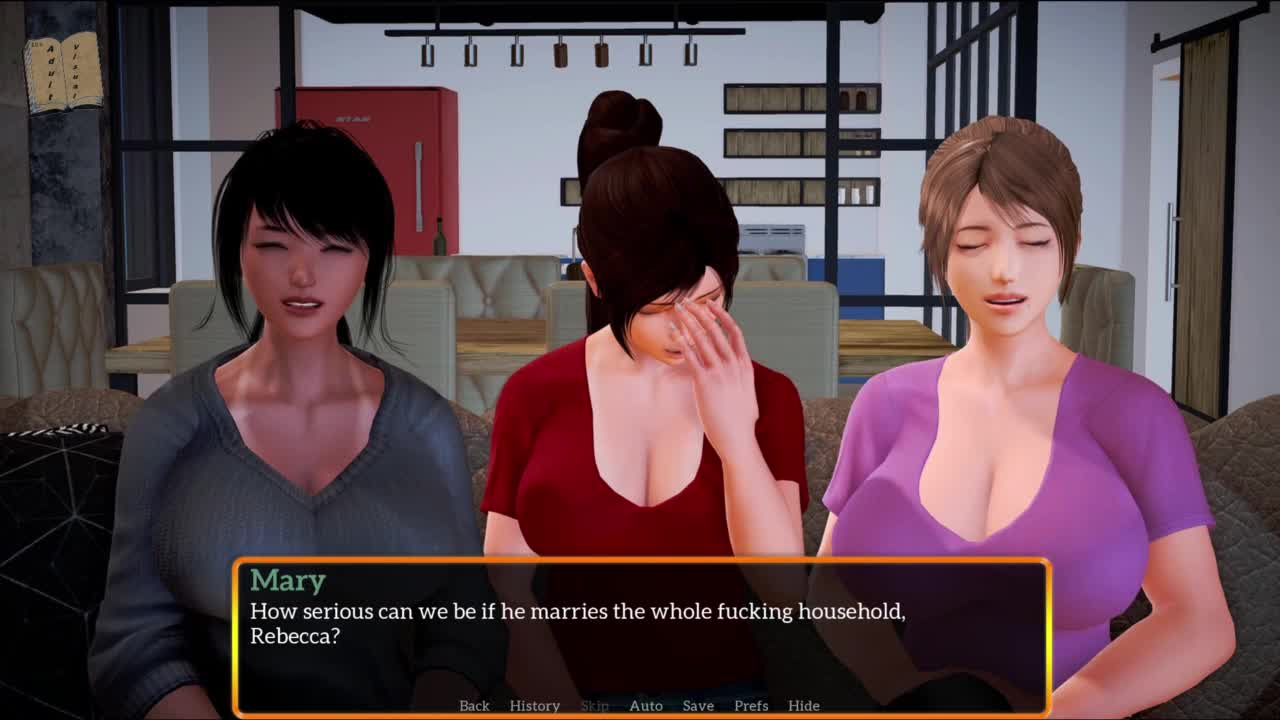Go back to the previous dialogue line

[x=474, y=705]
